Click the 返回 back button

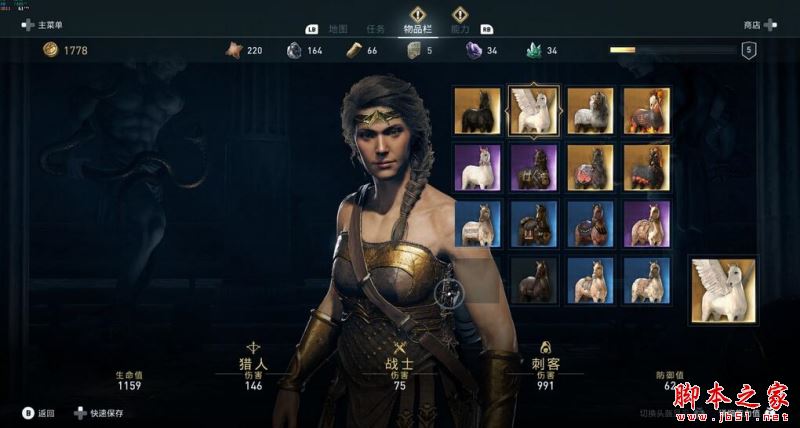pyautogui.click(x=40, y=412)
